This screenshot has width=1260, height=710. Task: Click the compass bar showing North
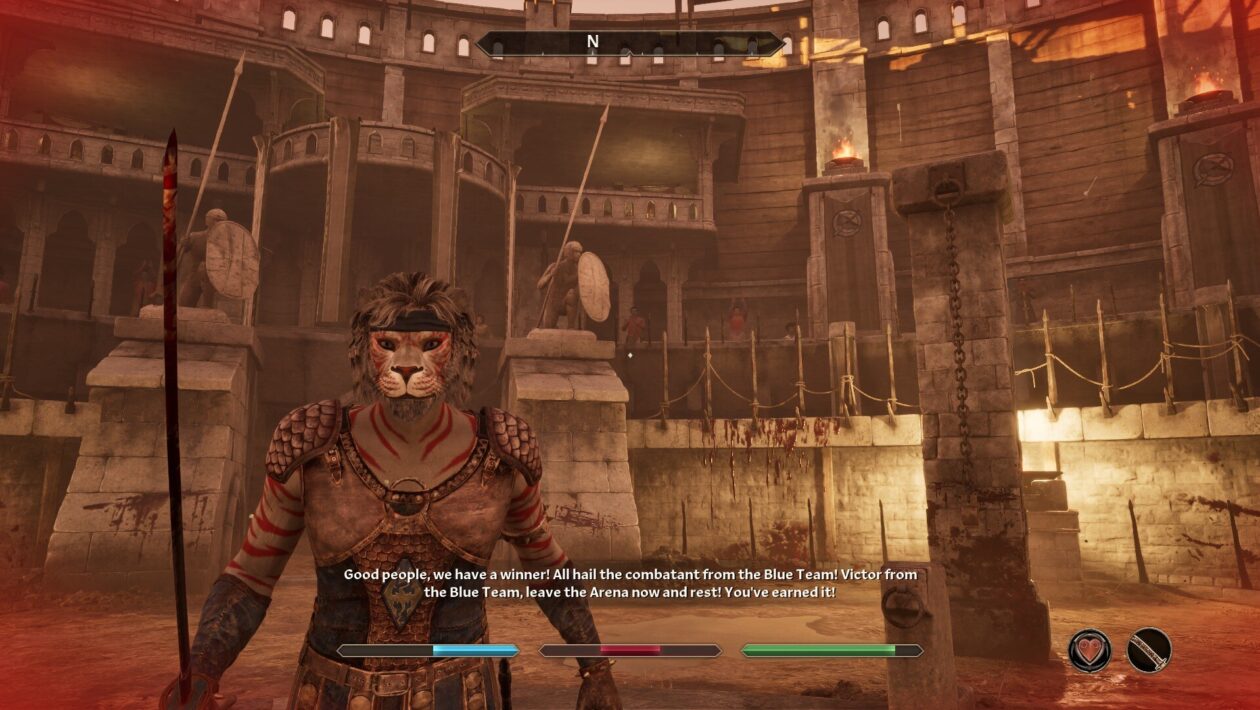point(630,43)
